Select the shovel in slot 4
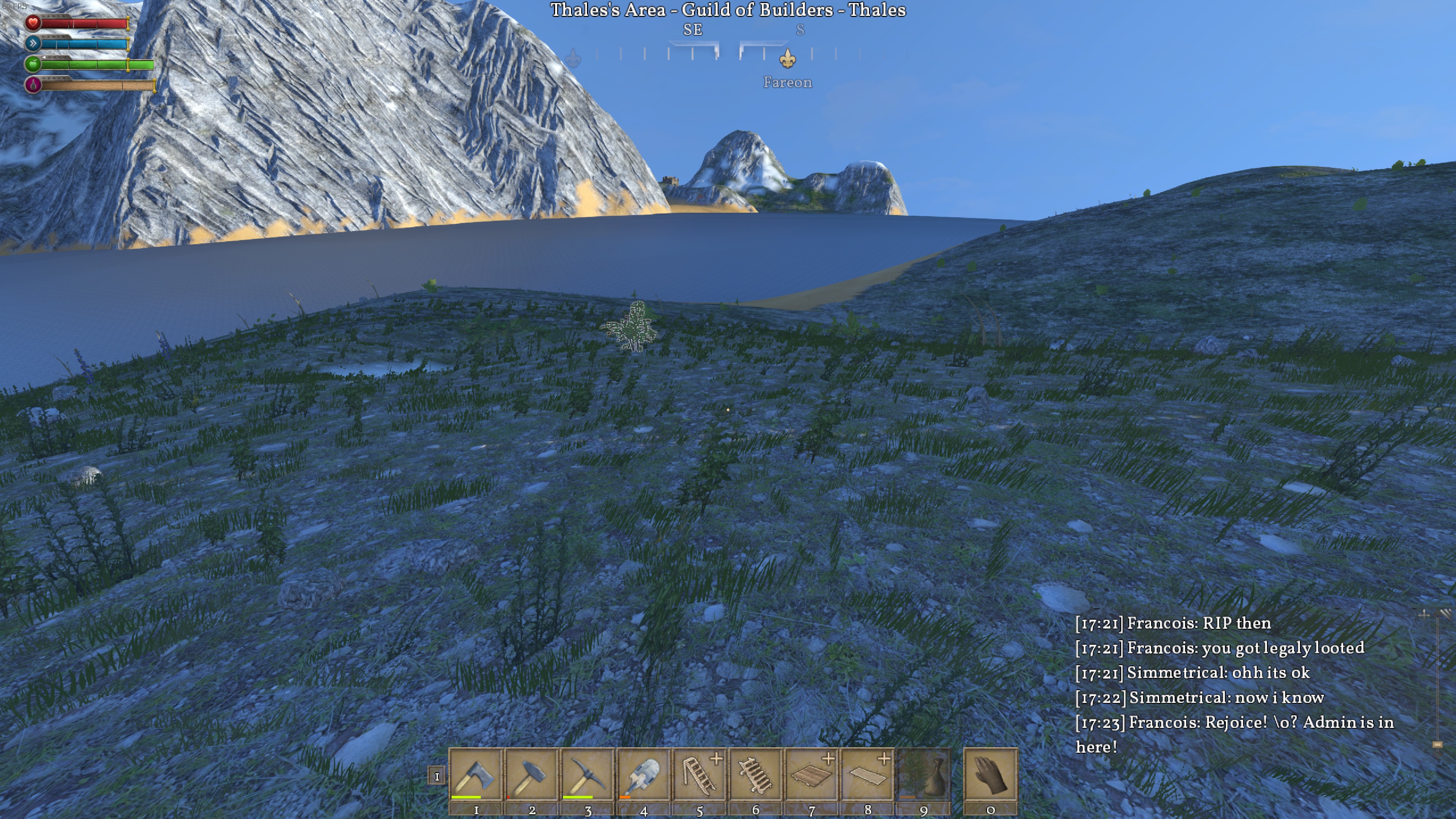The height and width of the screenshot is (819, 1456). pyautogui.click(x=643, y=774)
